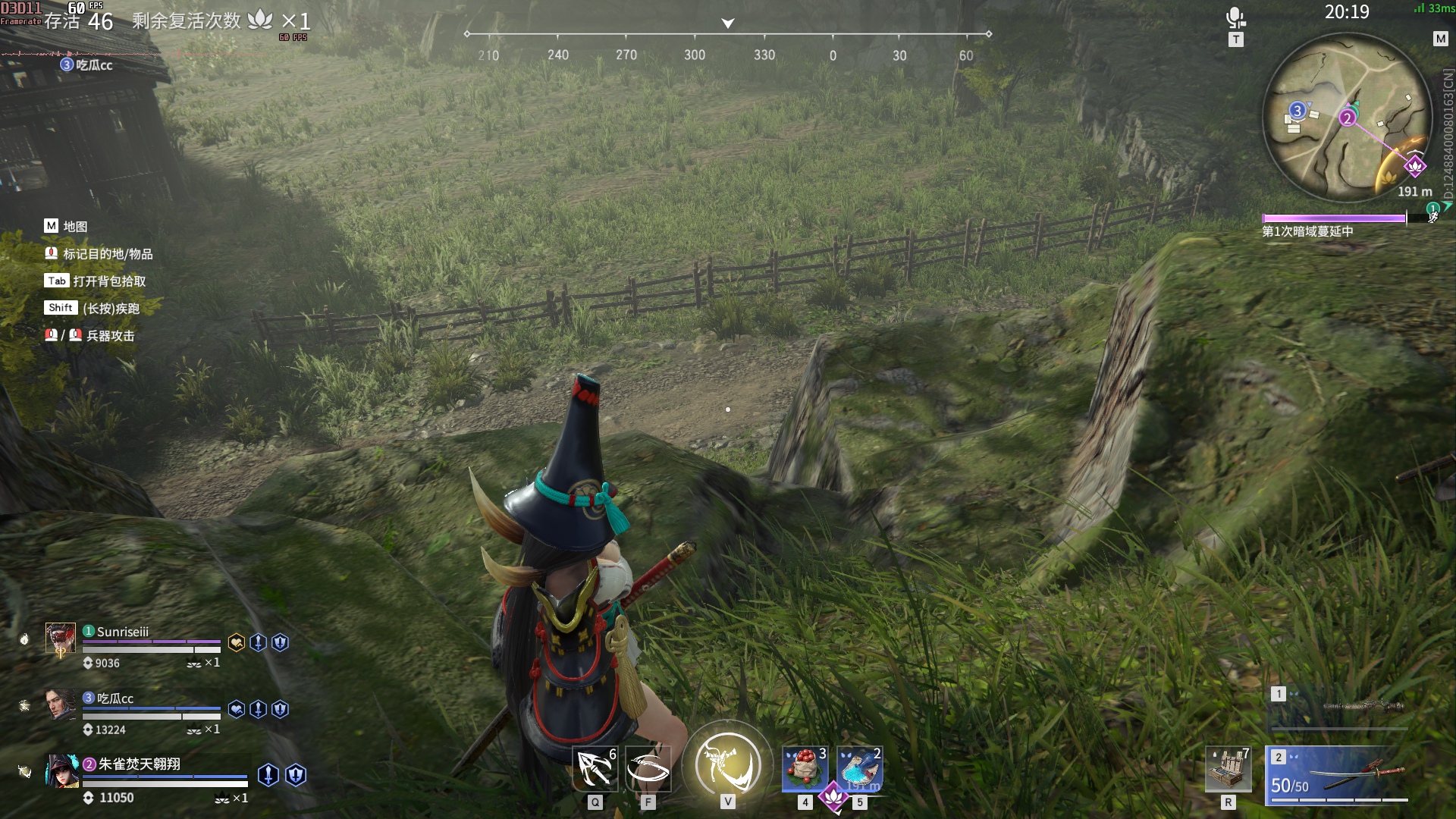
Task: Select the grappling hook slot
Action: [x=595, y=769]
